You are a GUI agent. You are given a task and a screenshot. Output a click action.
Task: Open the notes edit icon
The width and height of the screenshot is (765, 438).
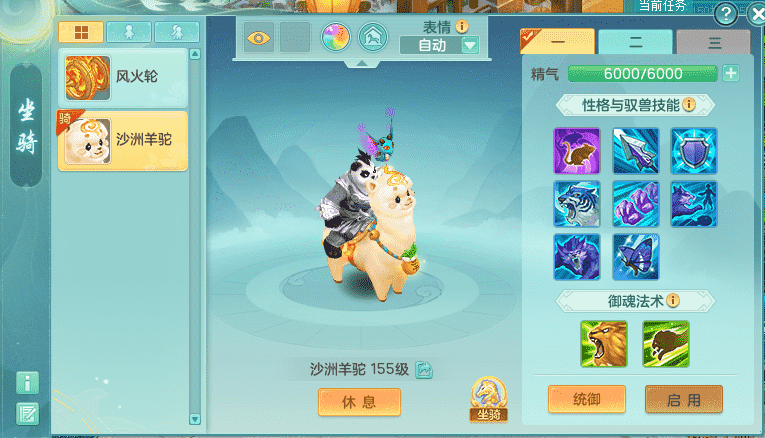tap(28, 412)
